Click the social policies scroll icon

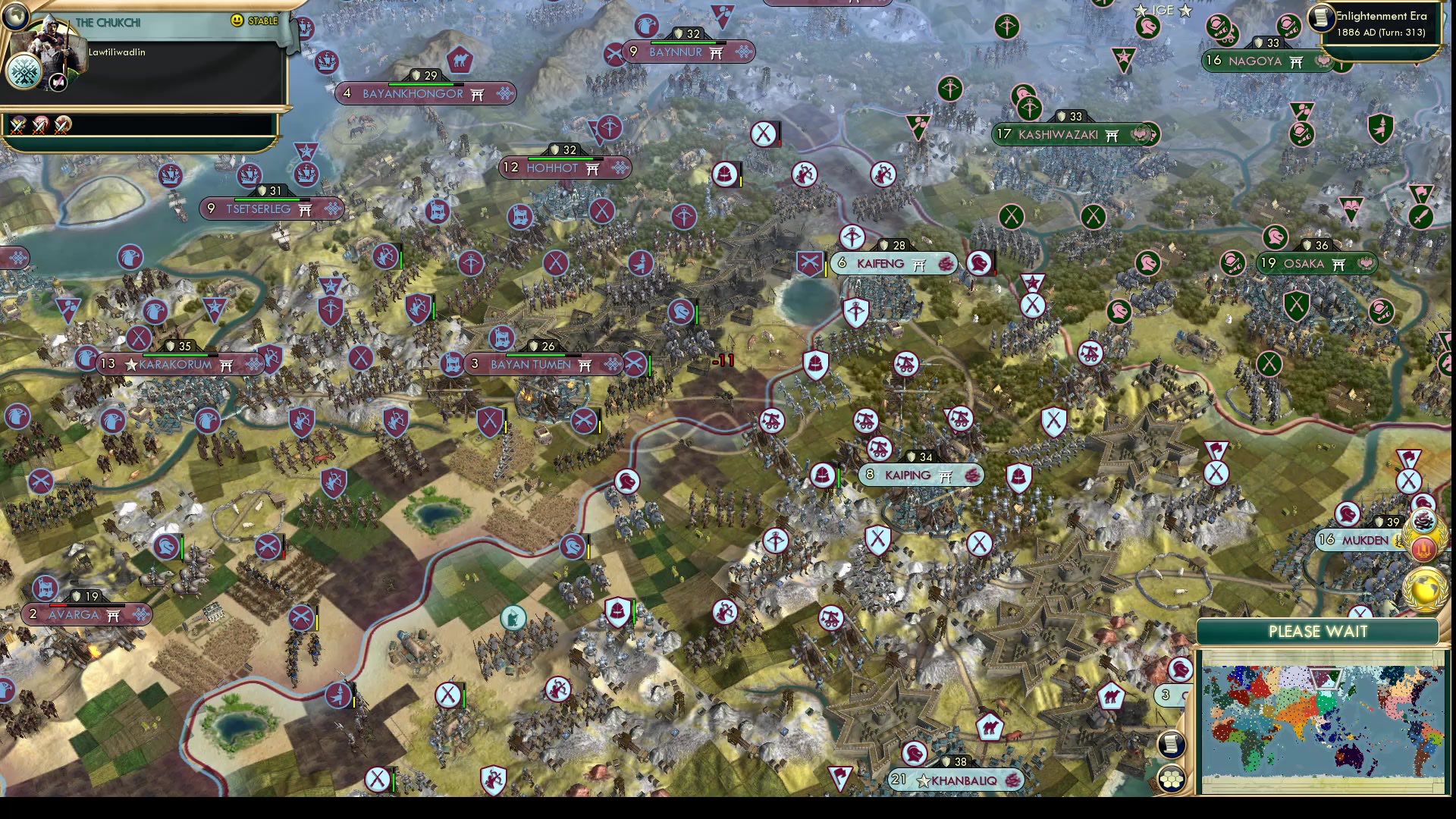(1171, 744)
